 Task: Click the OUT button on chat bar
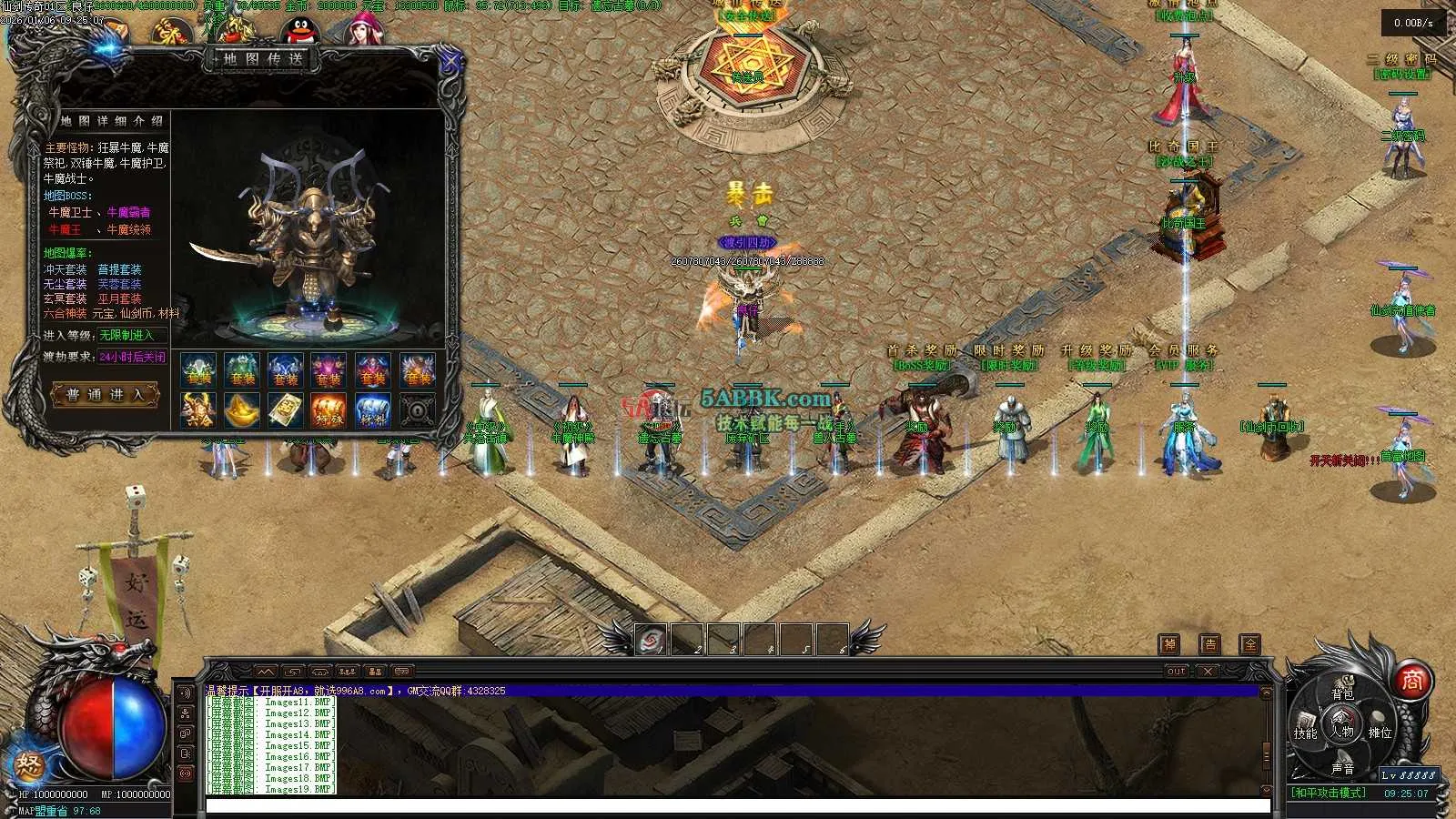pyautogui.click(x=1177, y=672)
